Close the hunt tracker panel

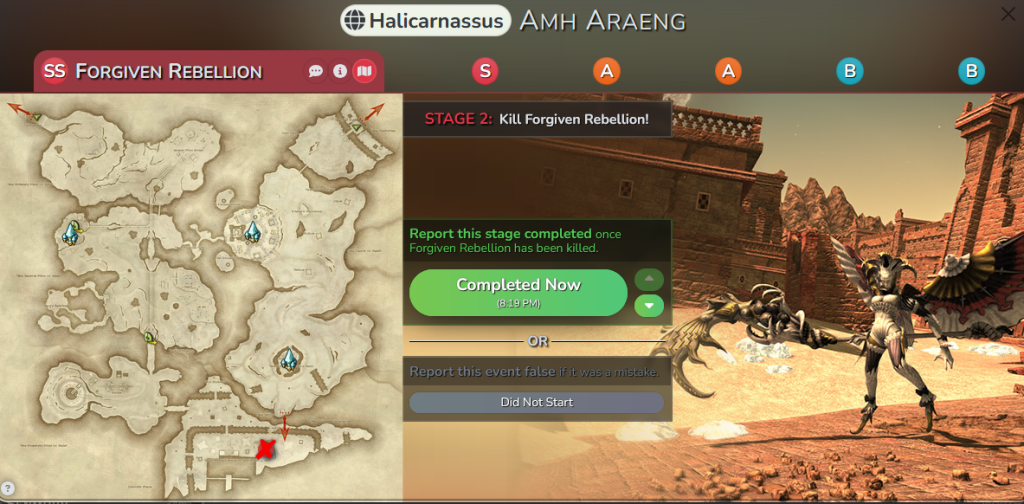pos(1008,14)
